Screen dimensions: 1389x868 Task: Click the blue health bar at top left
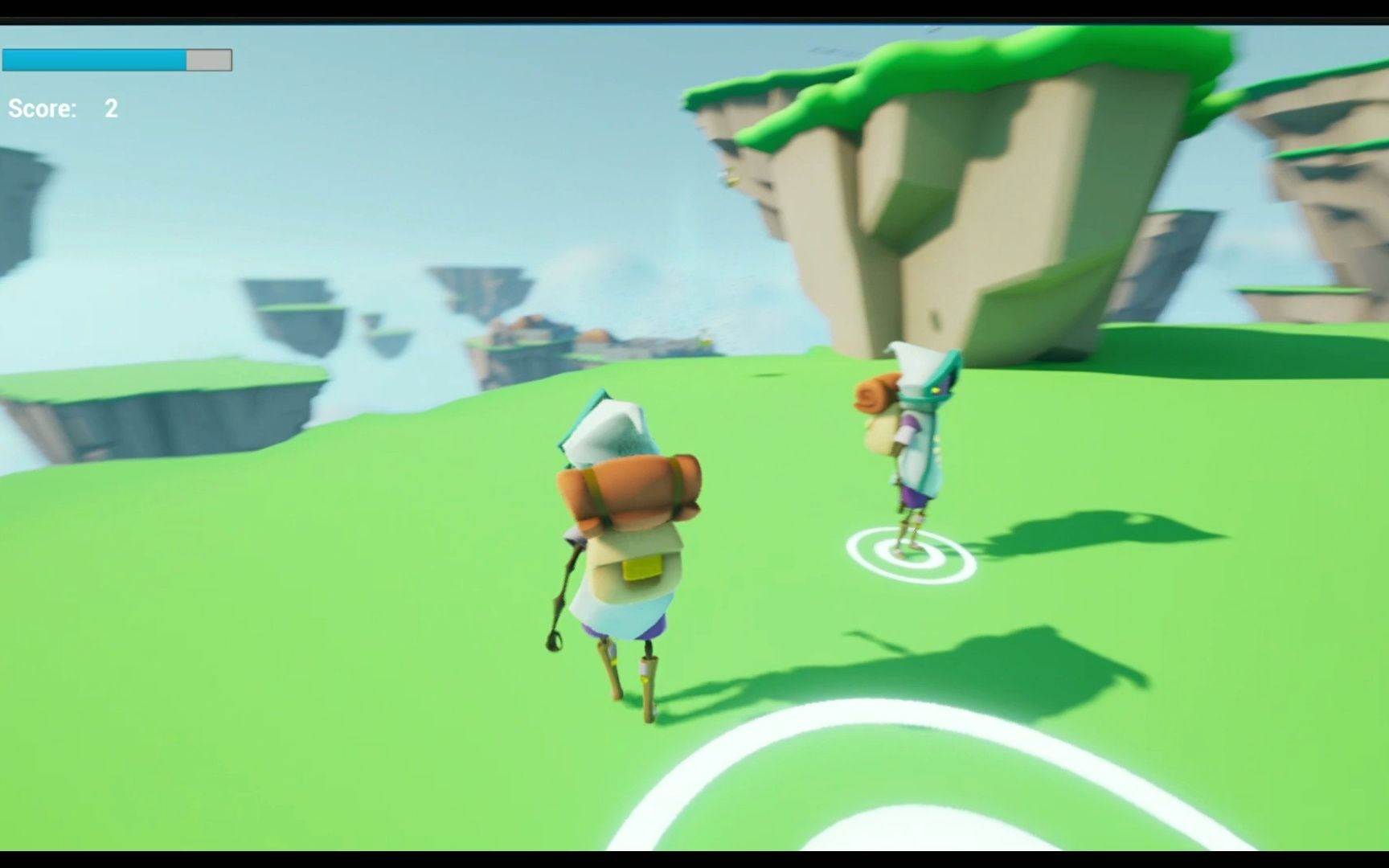click(x=92, y=60)
